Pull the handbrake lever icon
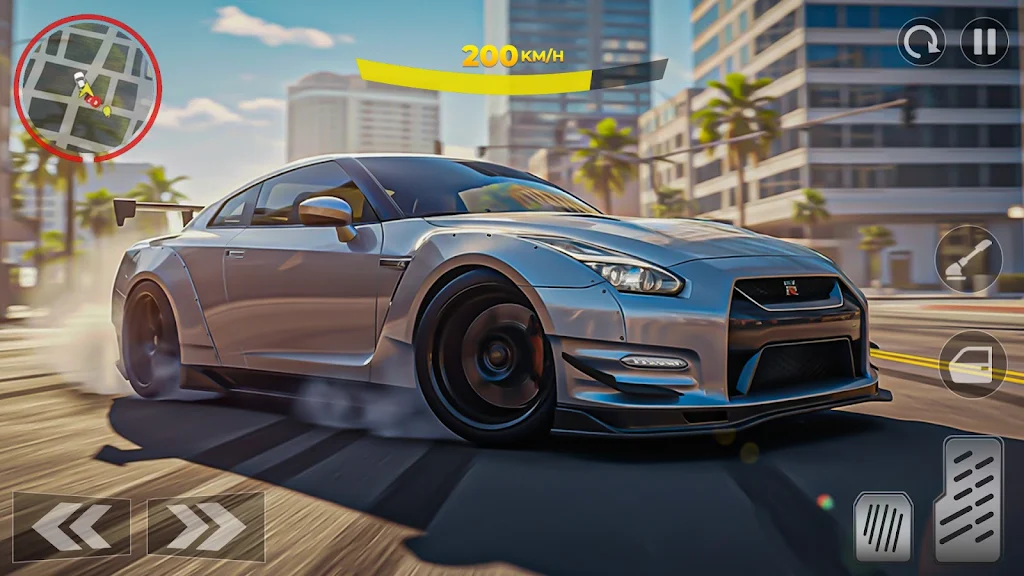Image resolution: width=1024 pixels, height=576 pixels. (968, 259)
